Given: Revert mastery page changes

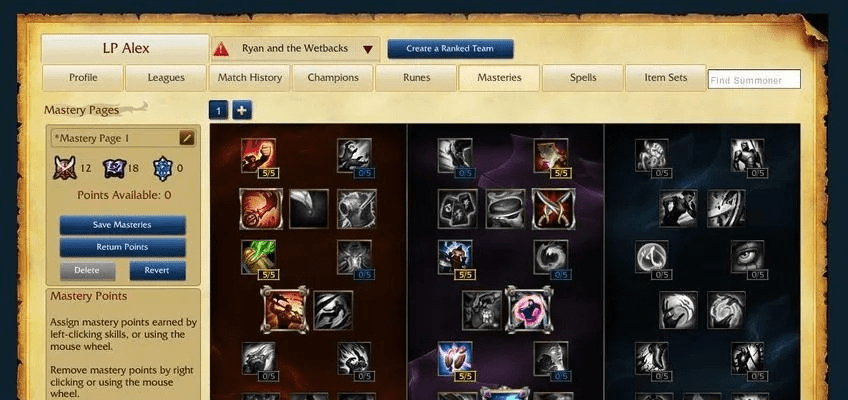Looking at the screenshot, I should point(157,270).
